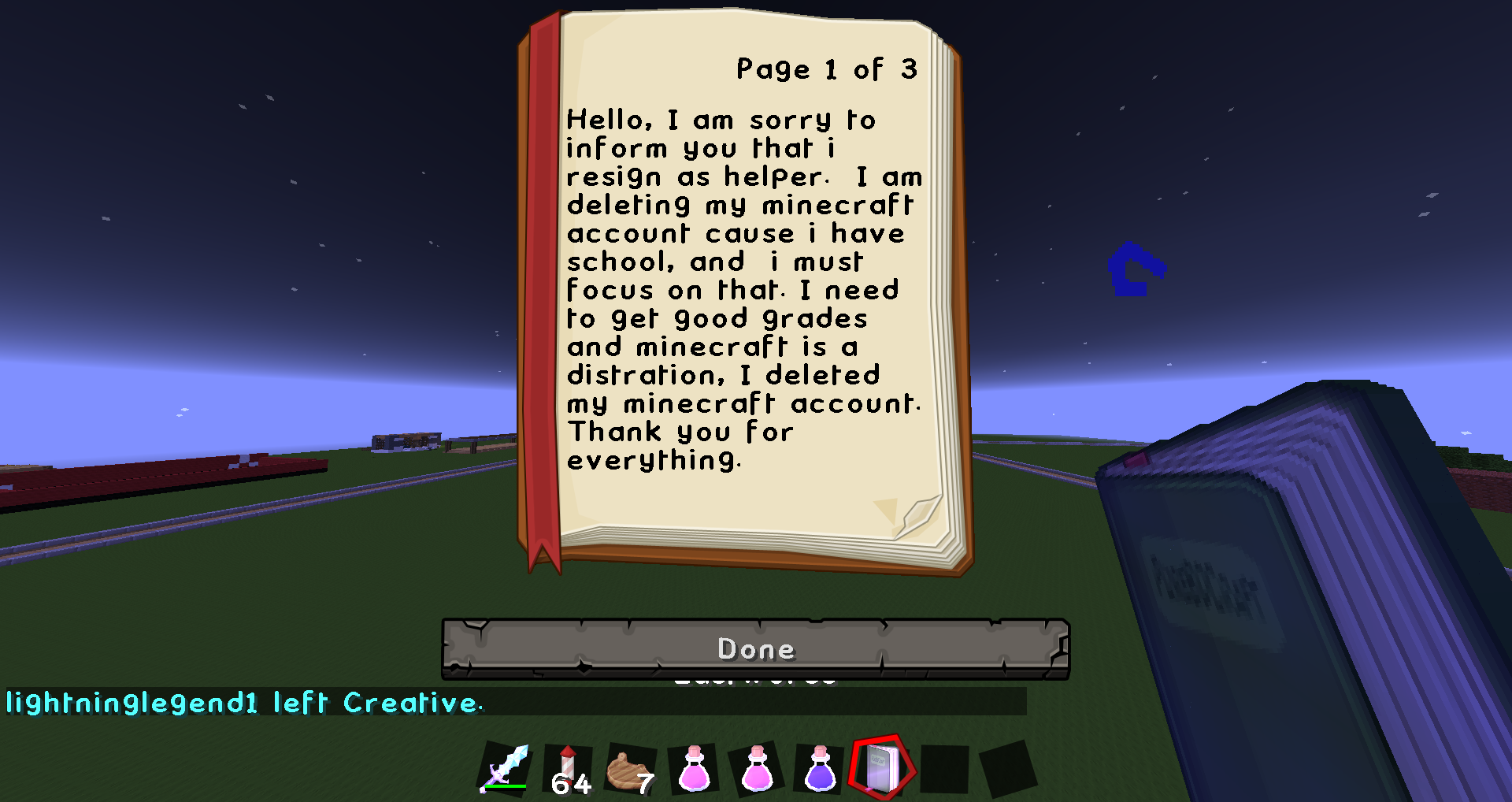1512x802 pixels.
Task: Select the cooked meat hotbar slot
Action: click(x=630, y=770)
